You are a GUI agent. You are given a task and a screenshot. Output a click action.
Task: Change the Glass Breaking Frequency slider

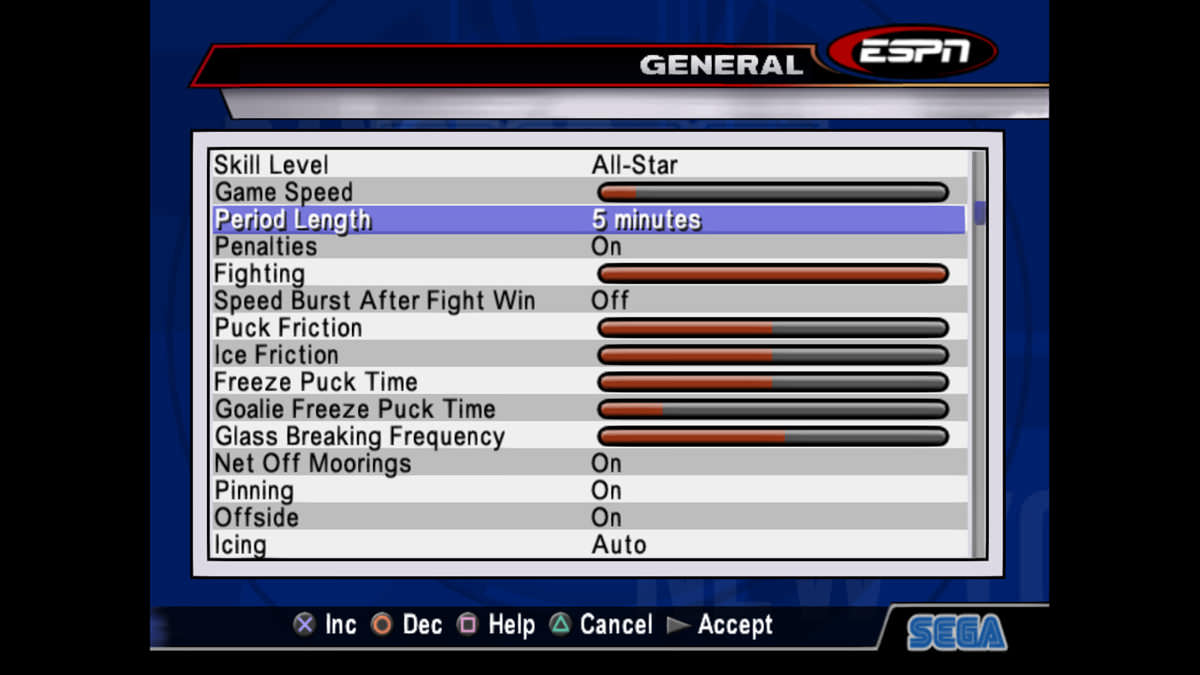[772, 436]
